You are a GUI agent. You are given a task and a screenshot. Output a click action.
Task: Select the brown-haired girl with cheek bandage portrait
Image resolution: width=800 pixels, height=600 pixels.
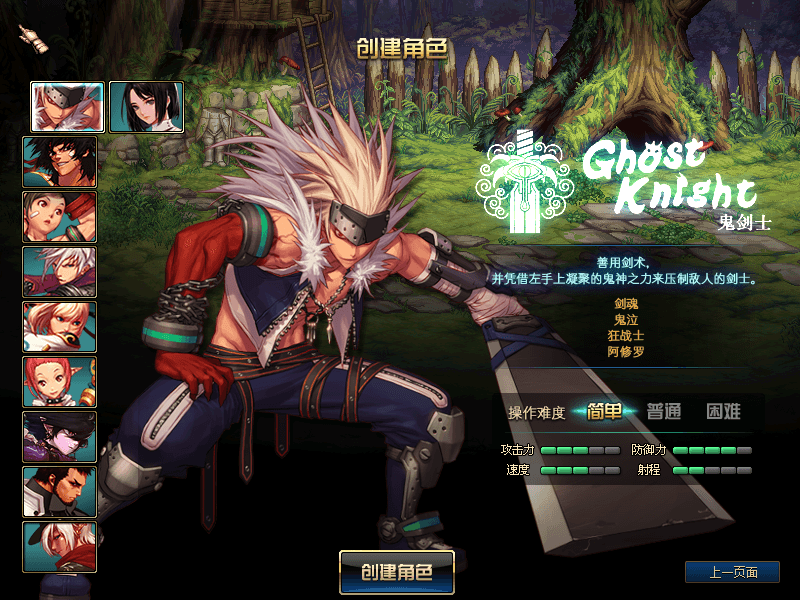click(x=60, y=217)
